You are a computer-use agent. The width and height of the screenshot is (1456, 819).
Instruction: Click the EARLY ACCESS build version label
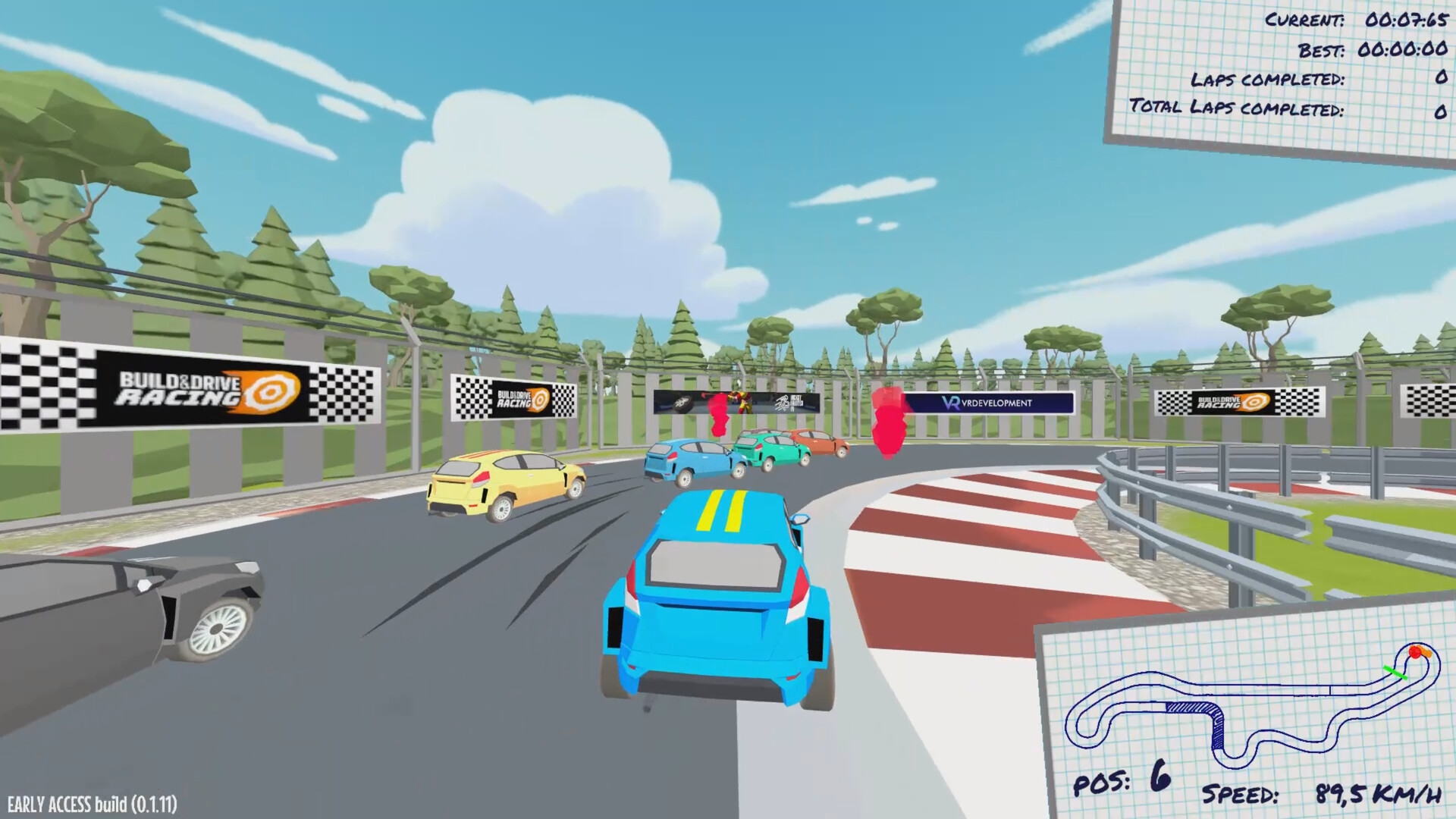tap(91, 801)
